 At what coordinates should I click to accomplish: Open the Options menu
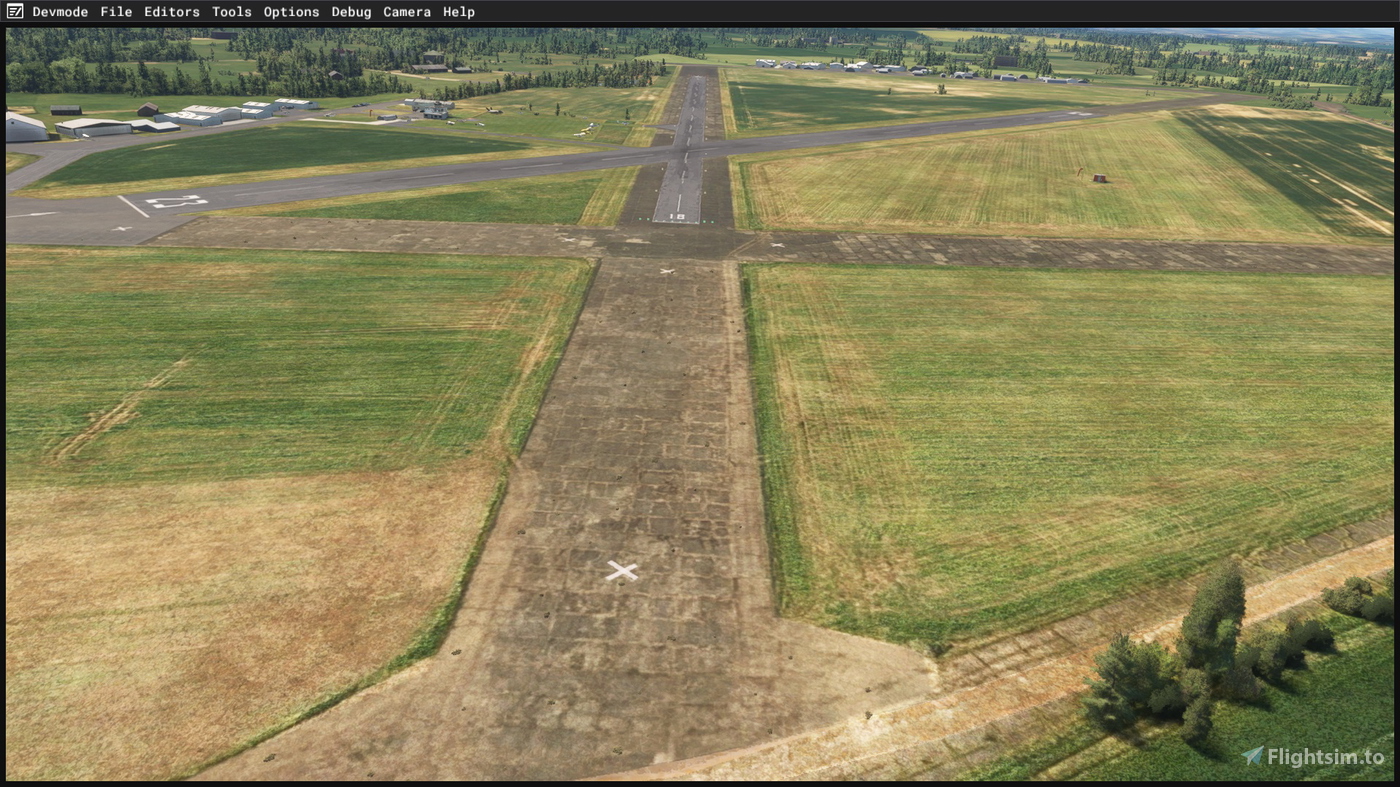coord(291,11)
